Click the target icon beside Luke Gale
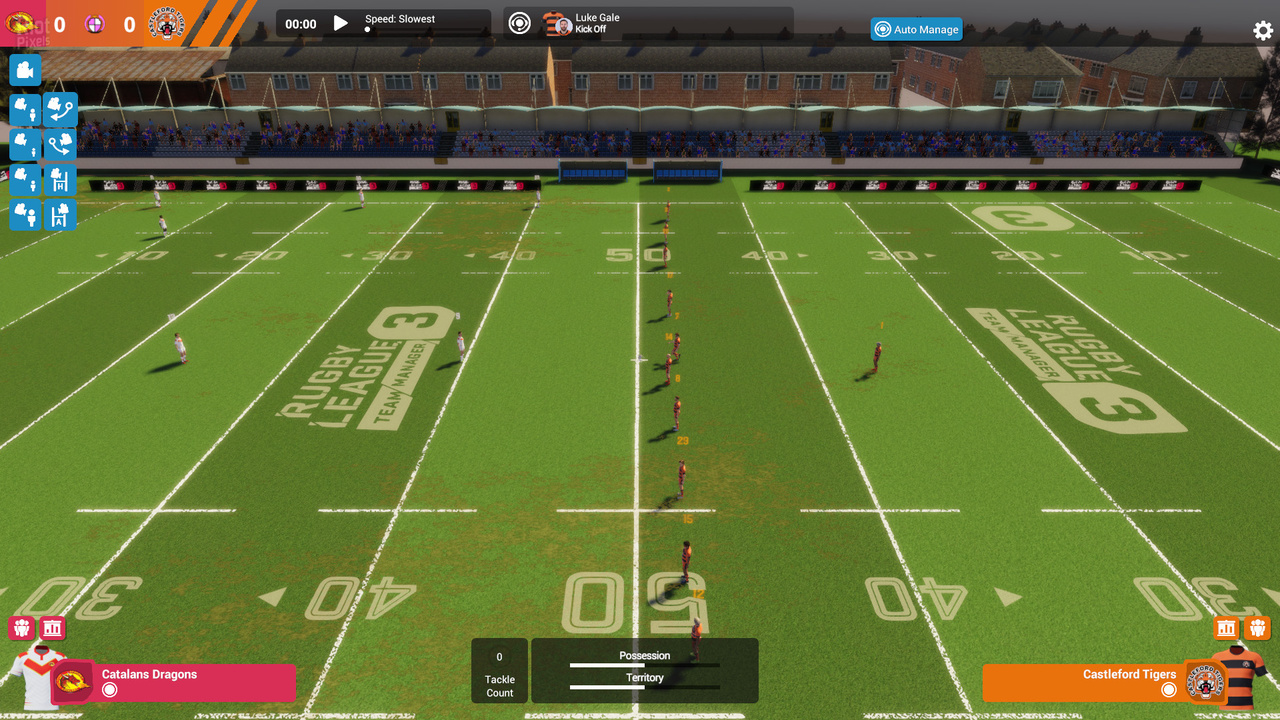The image size is (1280, 720). tap(519, 23)
